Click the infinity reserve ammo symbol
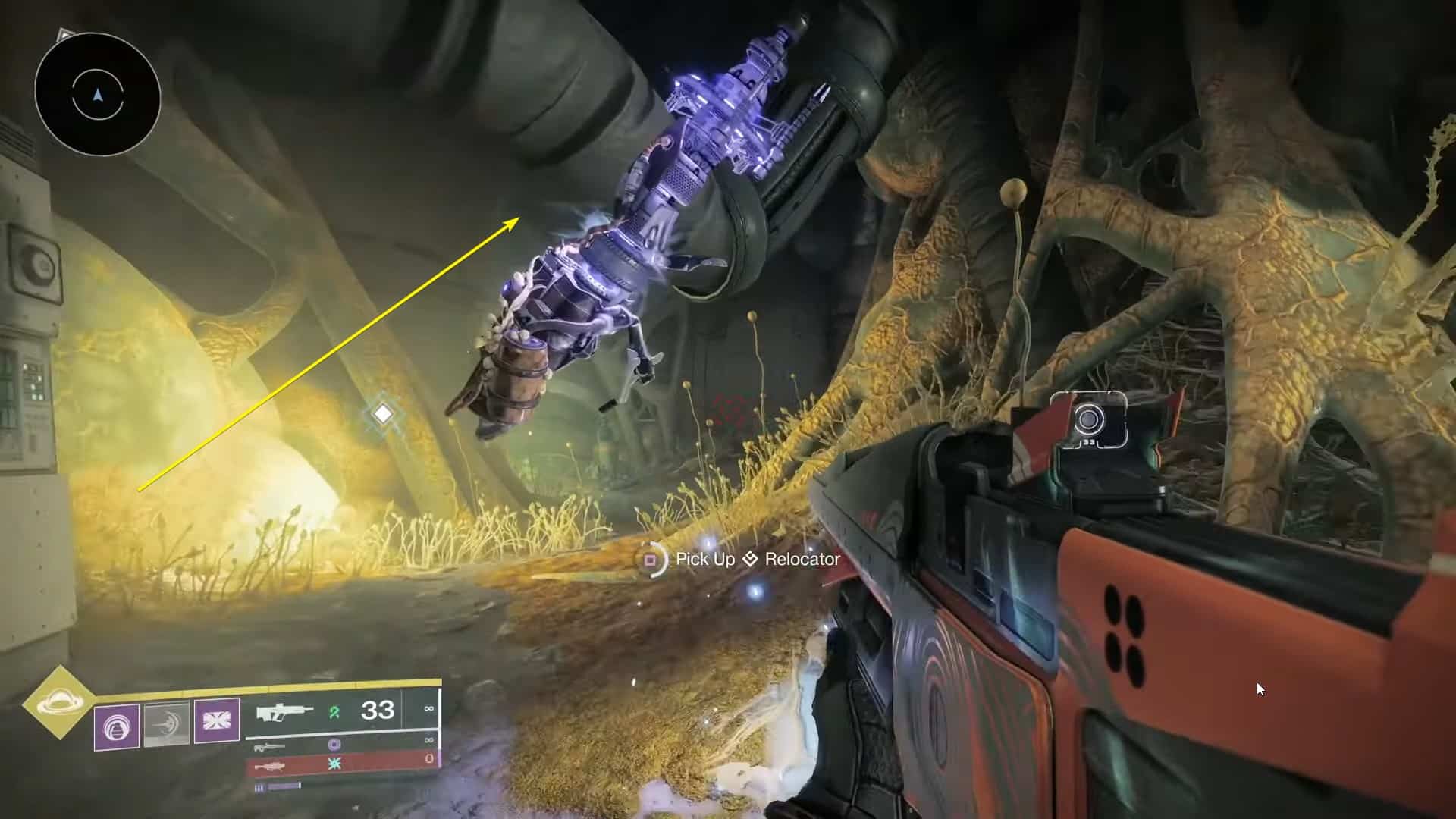Viewport: 1456px width, 819px height. [x=429, y=709]
